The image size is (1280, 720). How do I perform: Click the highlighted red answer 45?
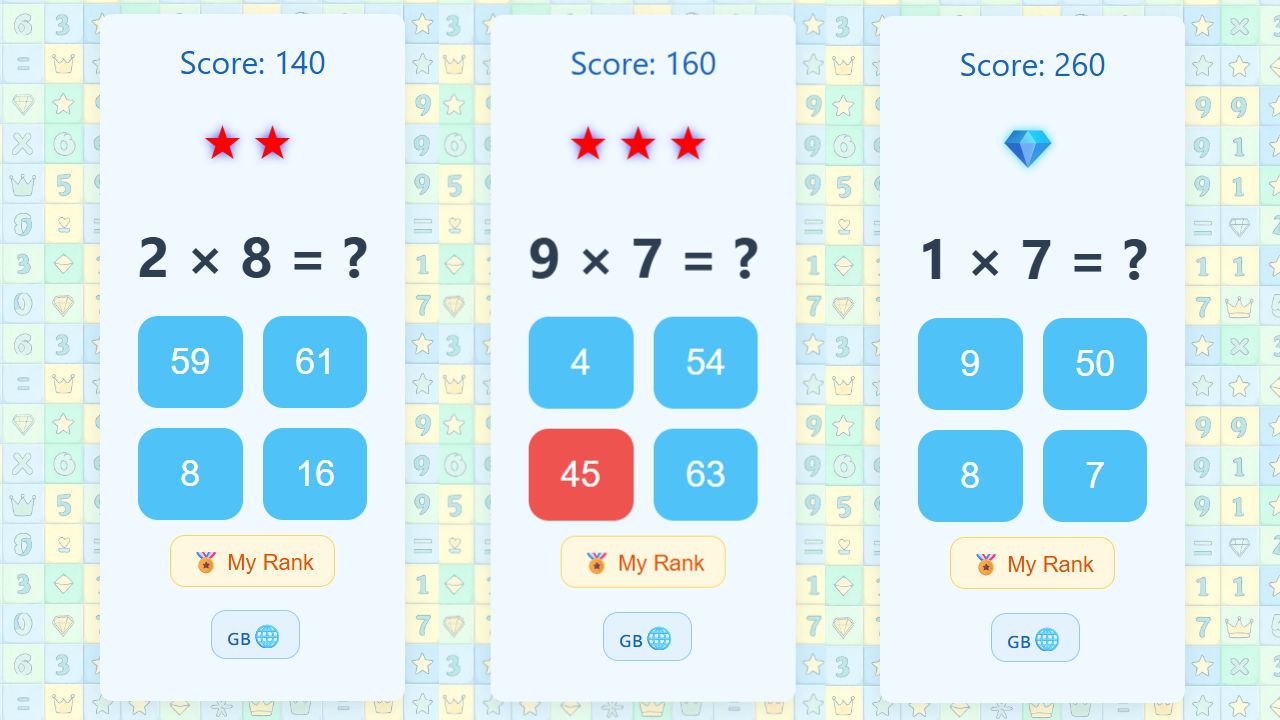[581, 475]
